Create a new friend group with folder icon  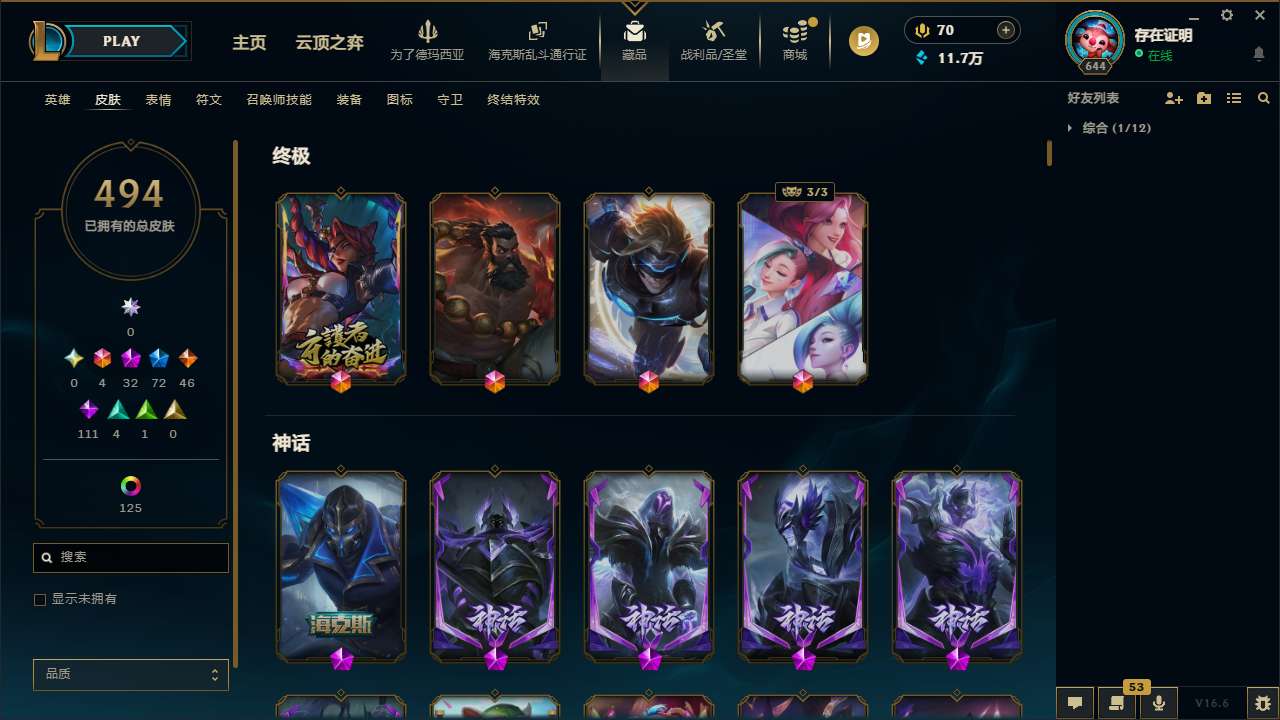point(1203,98)
